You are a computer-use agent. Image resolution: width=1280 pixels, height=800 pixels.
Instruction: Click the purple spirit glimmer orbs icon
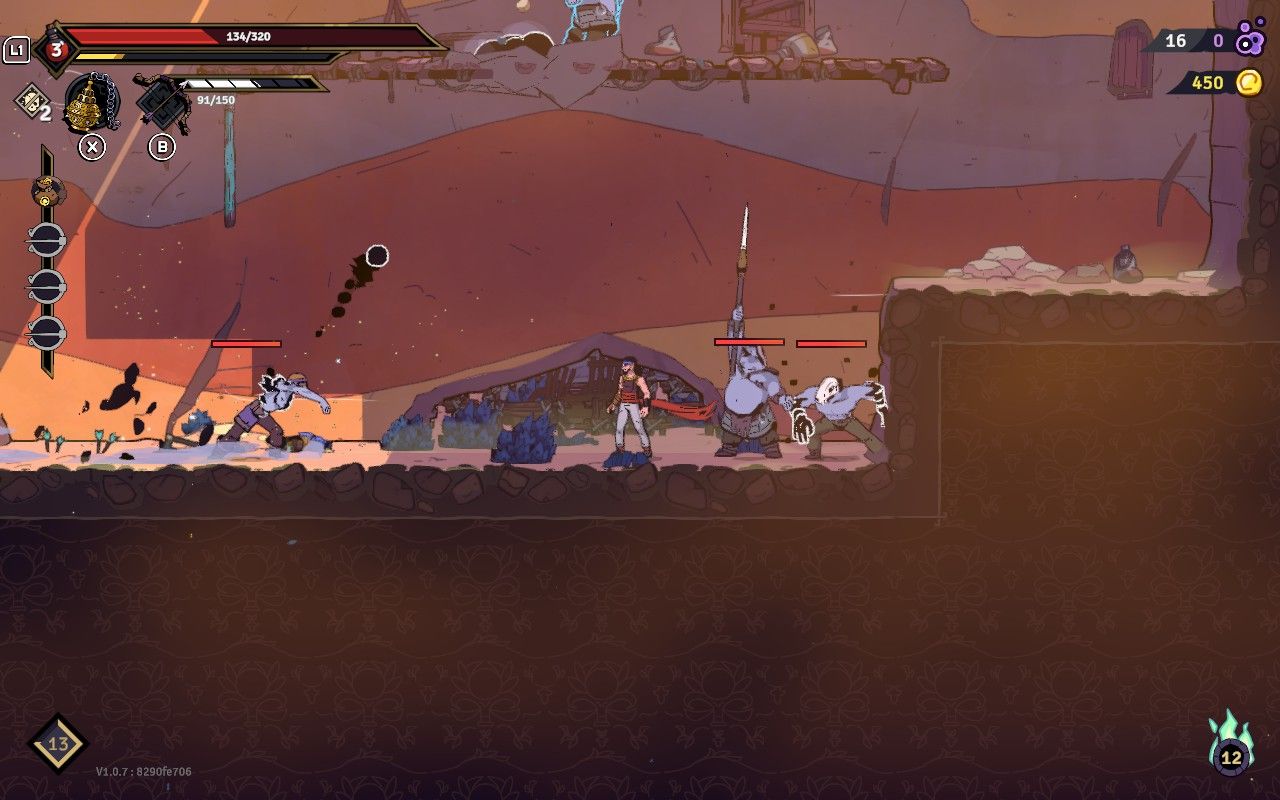tap(1250, 40)
